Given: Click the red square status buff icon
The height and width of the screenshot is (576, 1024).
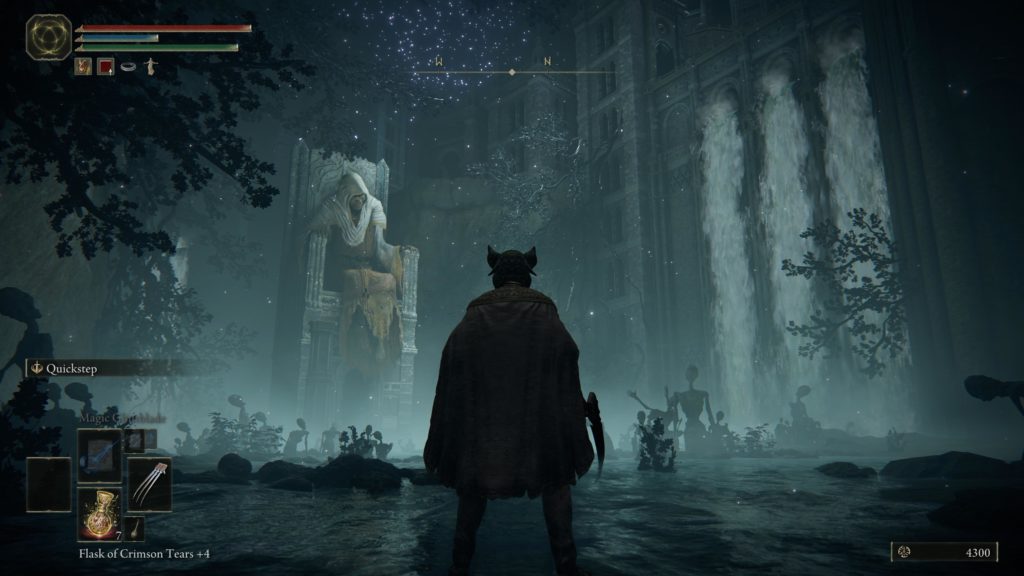Looking at the screenshot, I should [x=105, y=67].
